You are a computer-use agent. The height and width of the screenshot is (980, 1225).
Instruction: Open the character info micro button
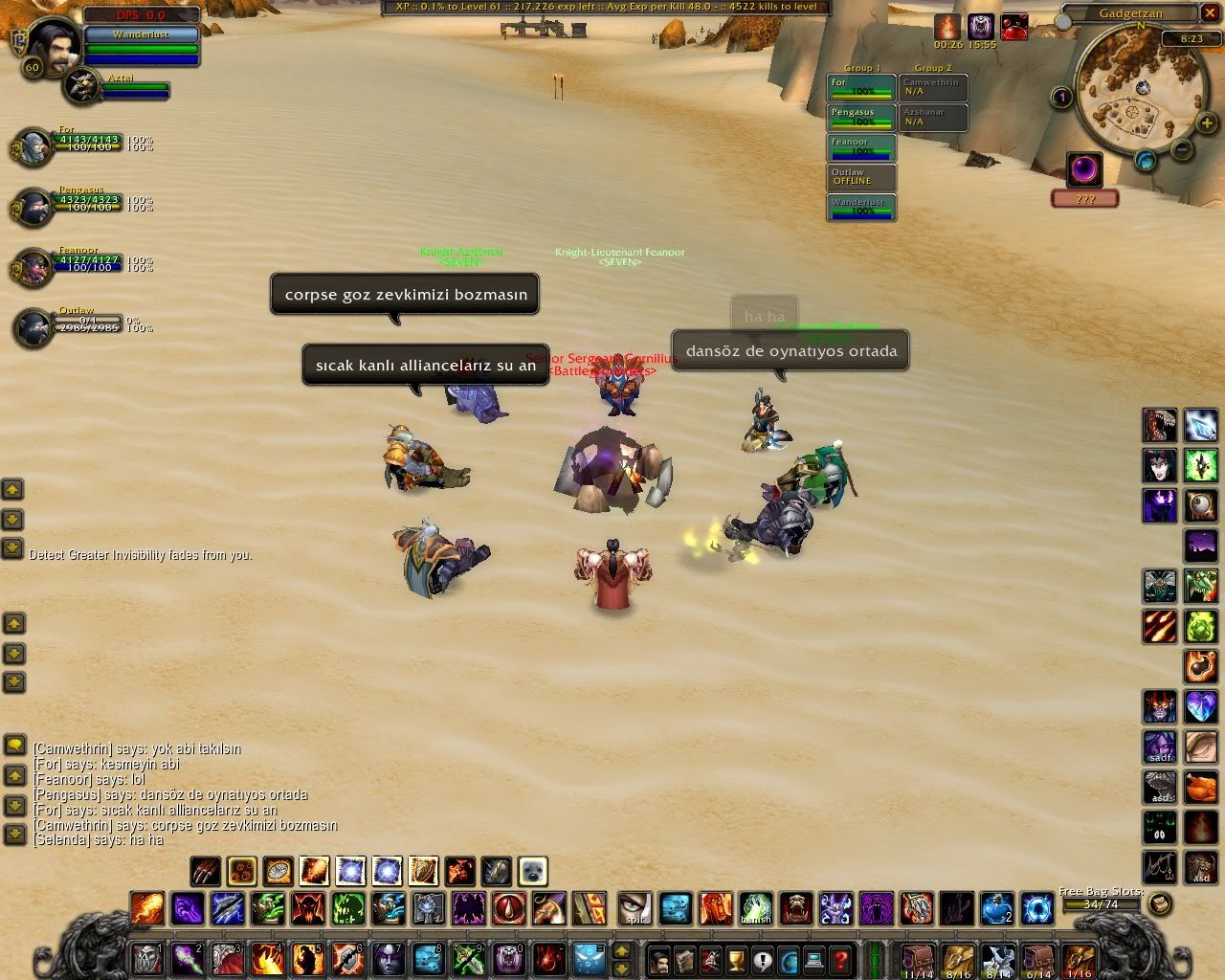[x=658, y=958]
